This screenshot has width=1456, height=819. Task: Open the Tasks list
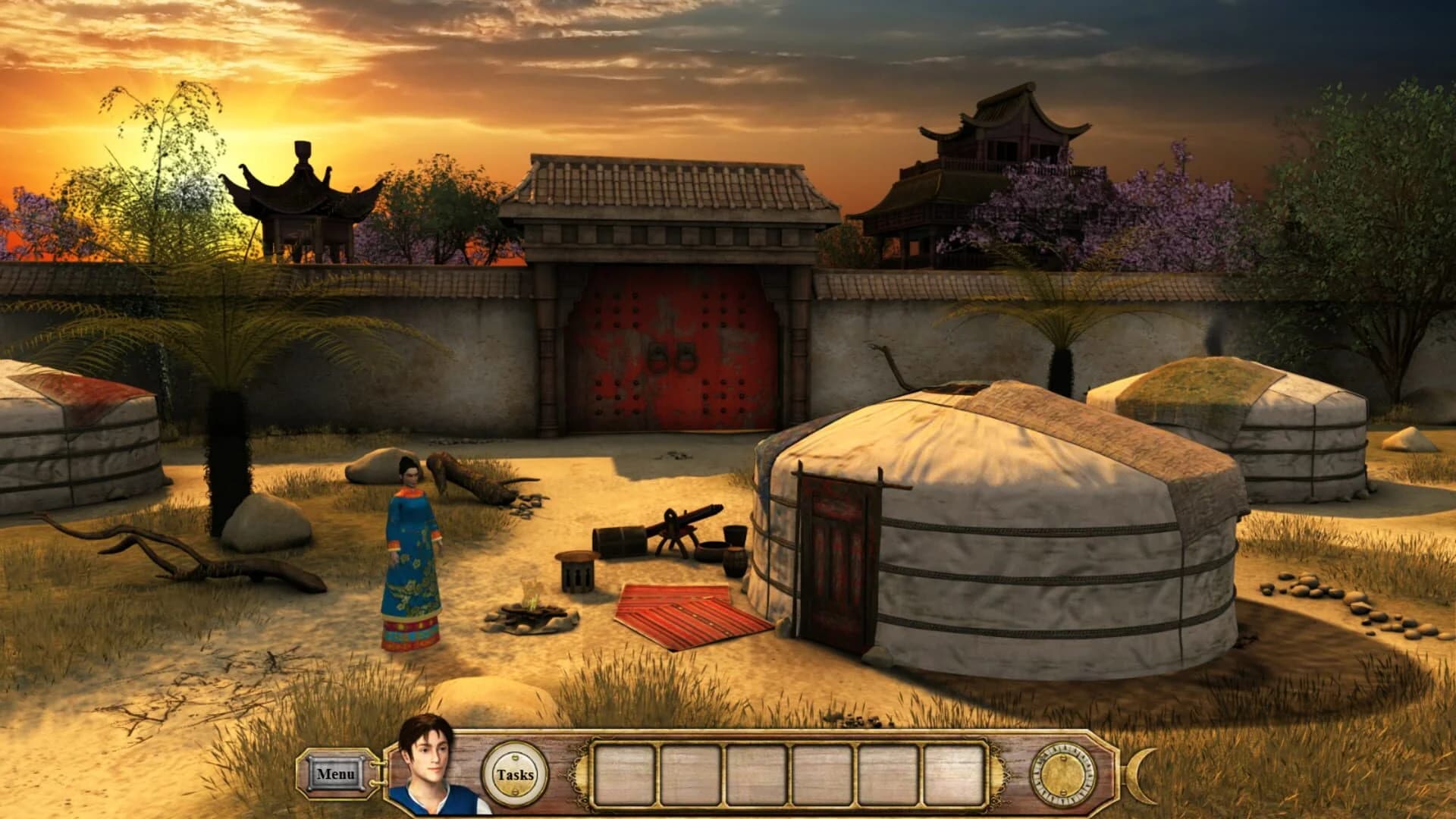[x=516, y=775]
